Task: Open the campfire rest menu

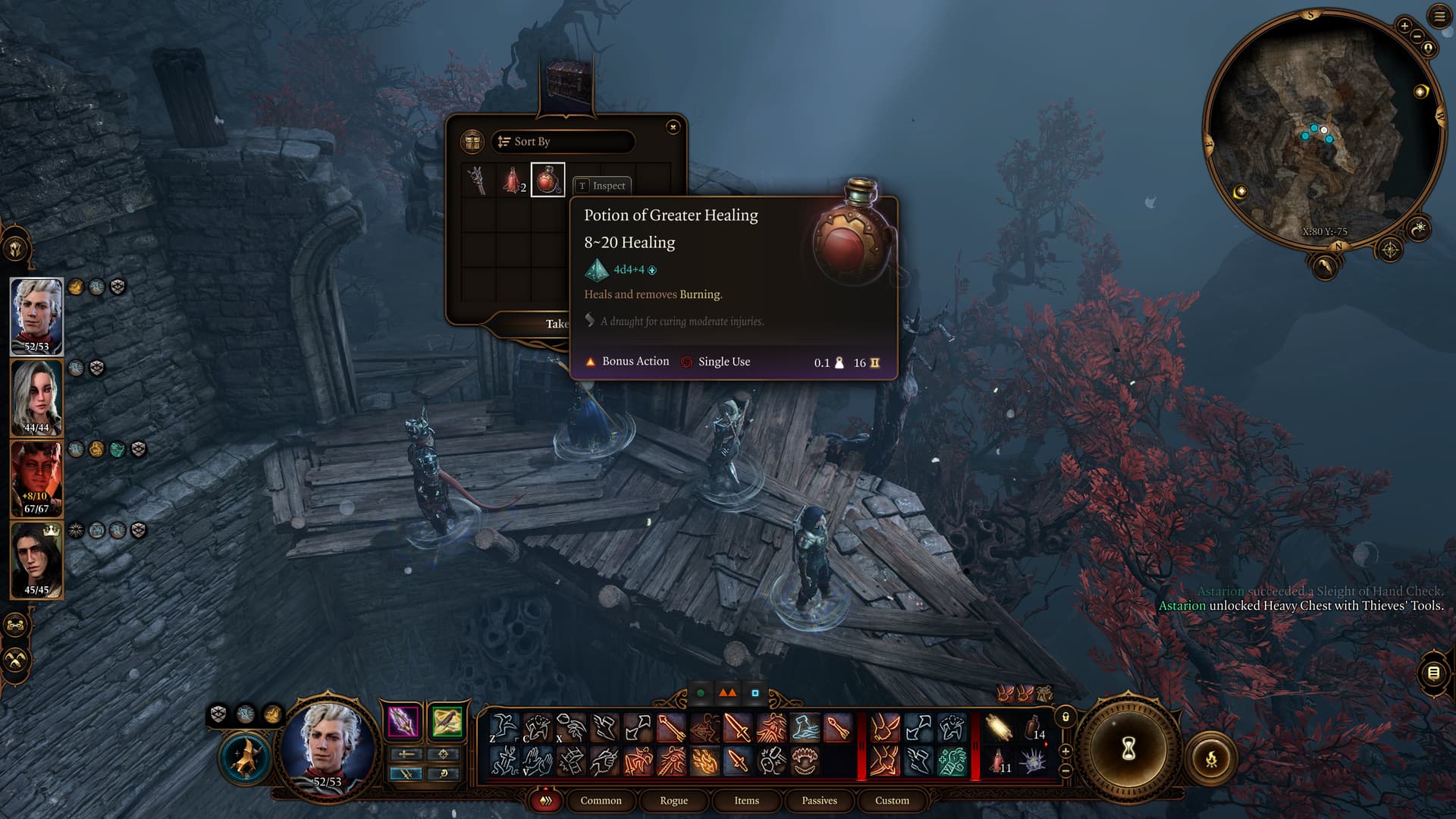Action: click(1211, 758)
